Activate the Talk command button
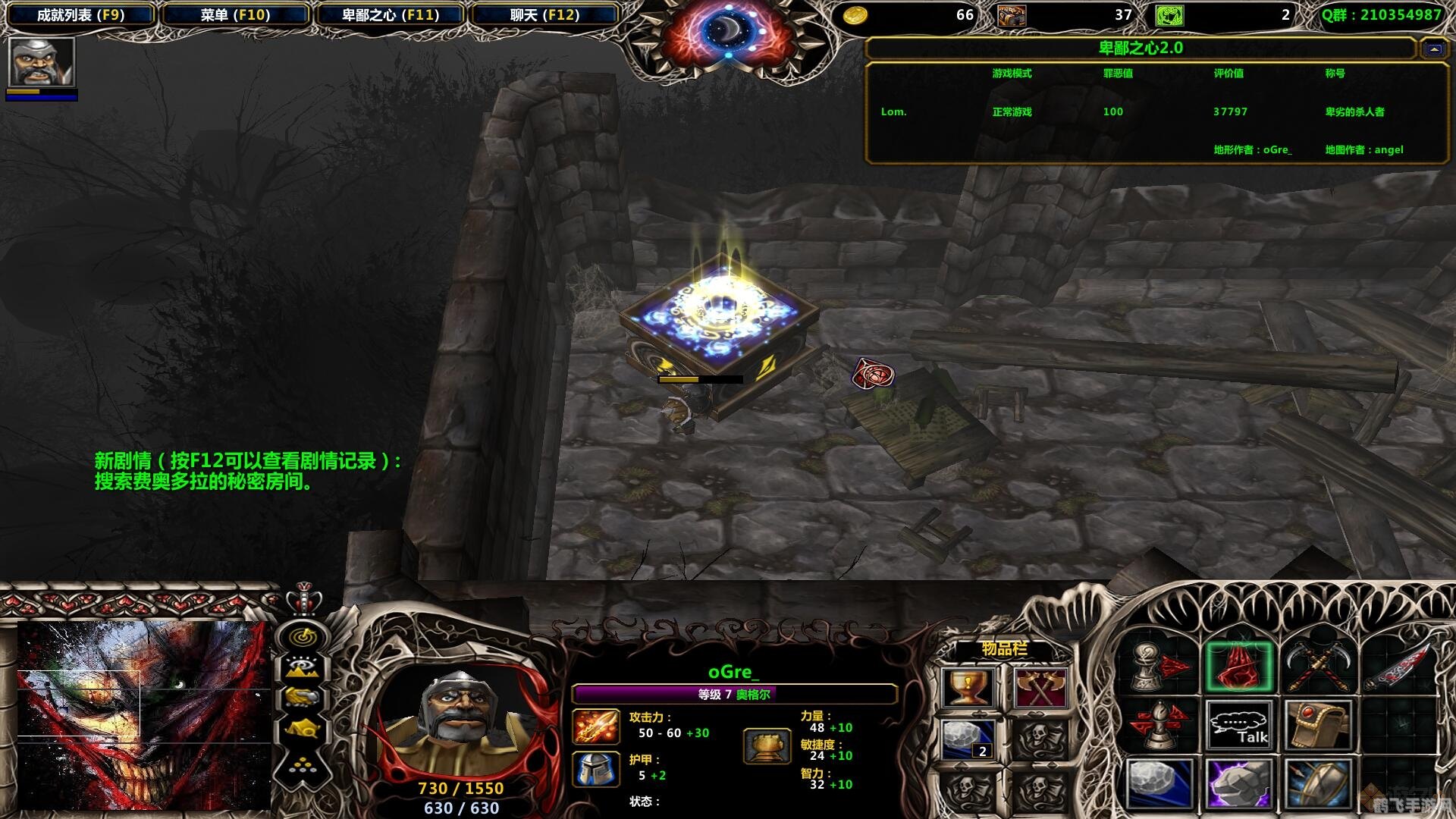Image resolution: width=1456 pixels, height=819 pixels. [1238, 726]
